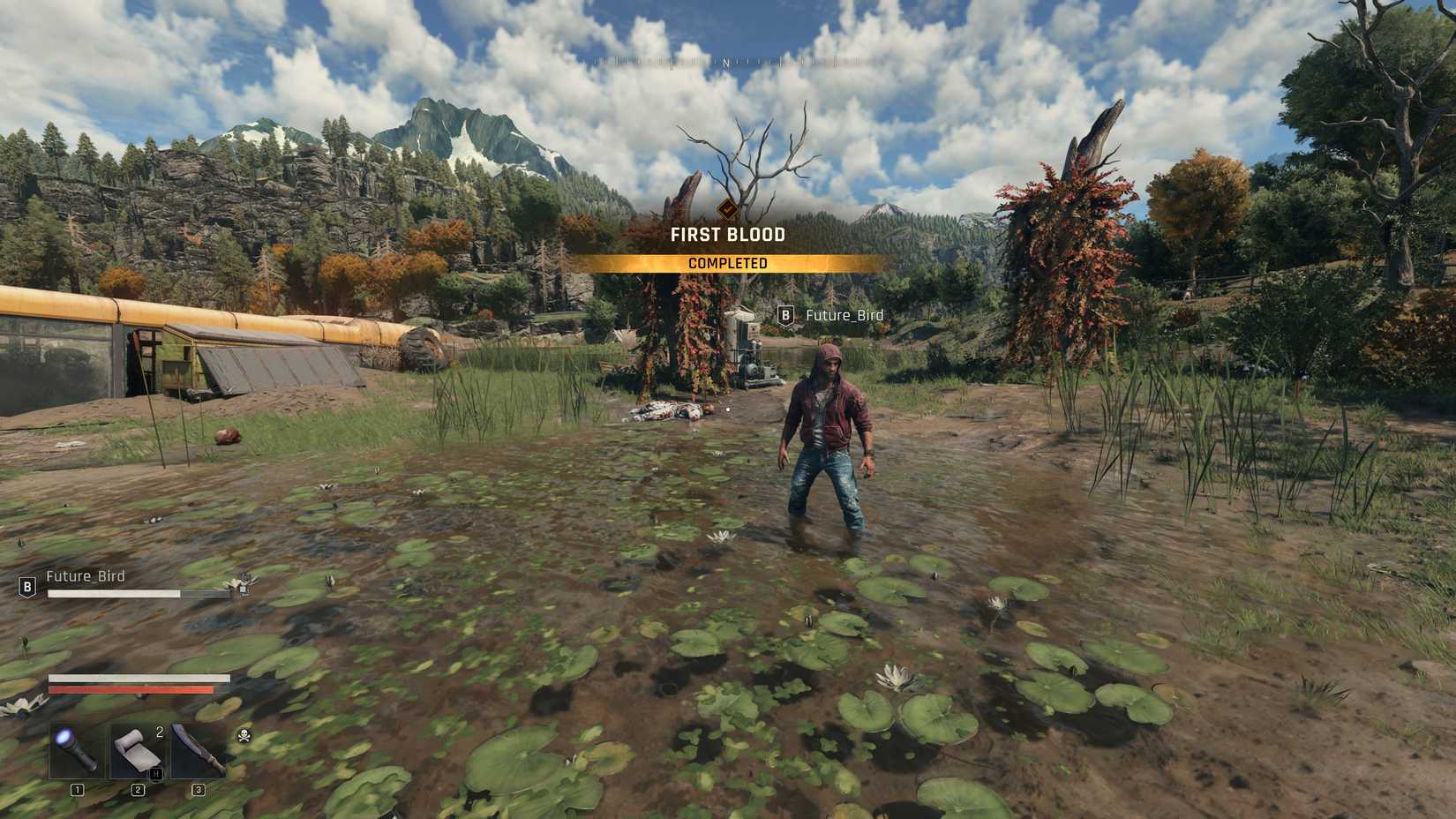Toggle the flashlight slot keyed [1]
The width and height of the screenshot is (1456, 819).
click(x=78, y=788)
